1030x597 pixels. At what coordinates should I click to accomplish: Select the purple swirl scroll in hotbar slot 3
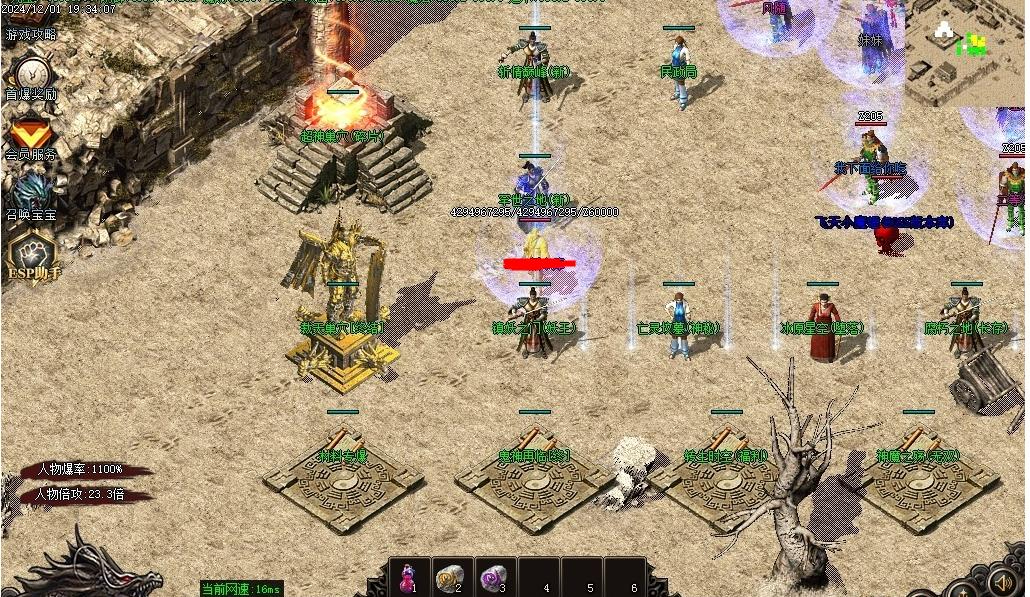click(493, 577)
